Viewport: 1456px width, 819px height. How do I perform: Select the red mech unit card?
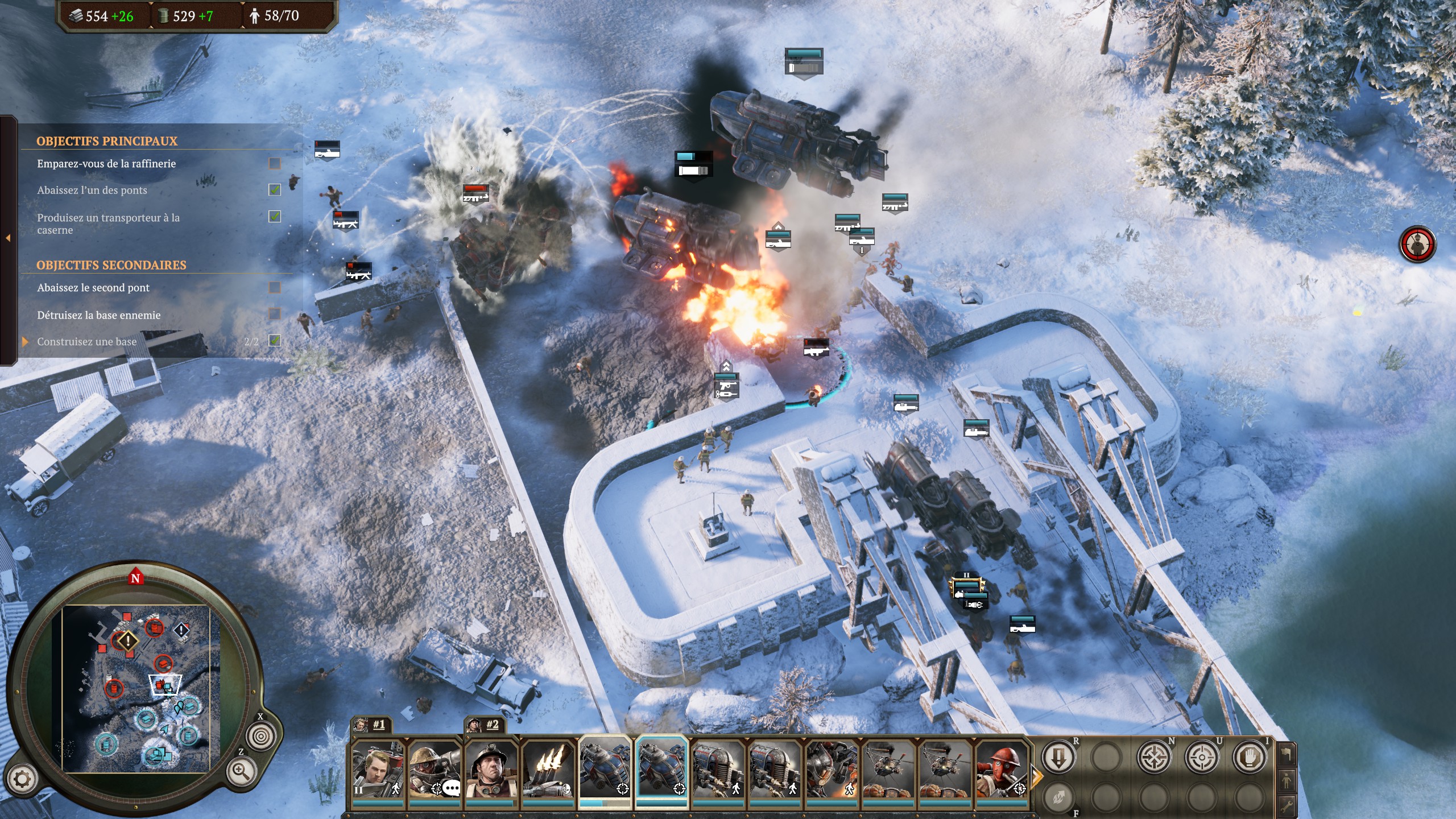(x=832, y=769)
